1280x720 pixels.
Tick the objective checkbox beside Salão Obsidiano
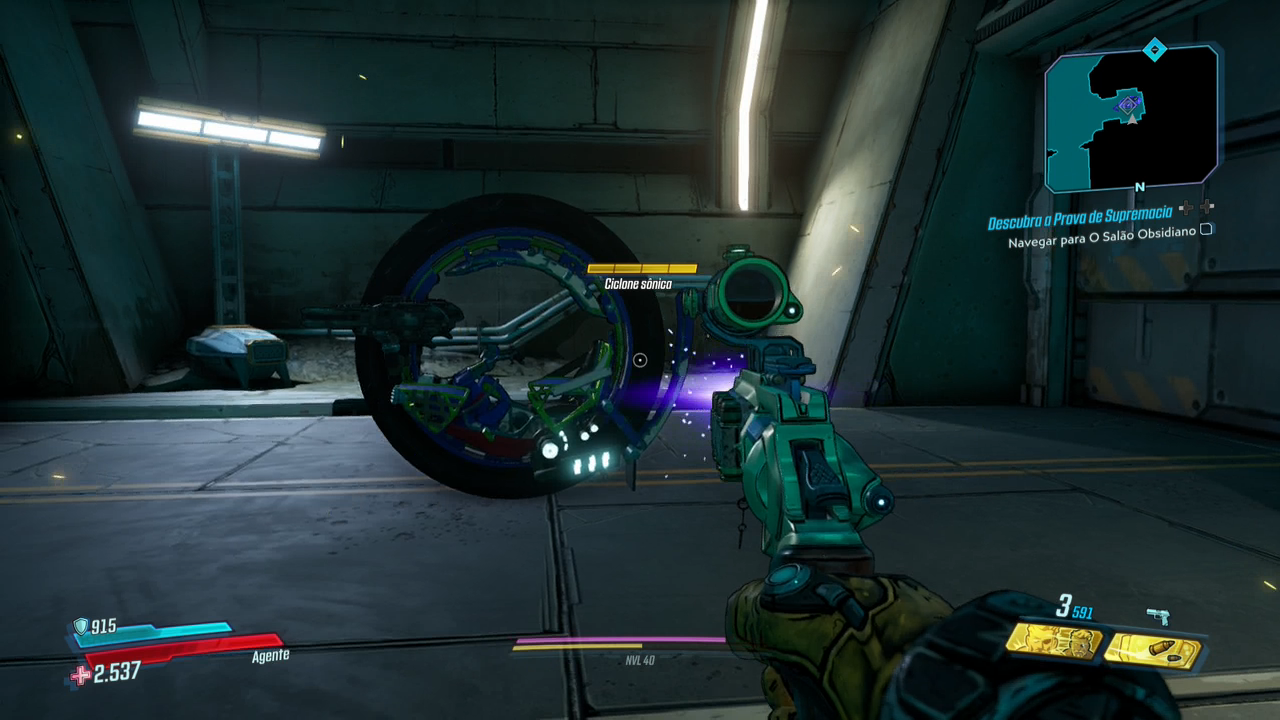click(1206, 230)
